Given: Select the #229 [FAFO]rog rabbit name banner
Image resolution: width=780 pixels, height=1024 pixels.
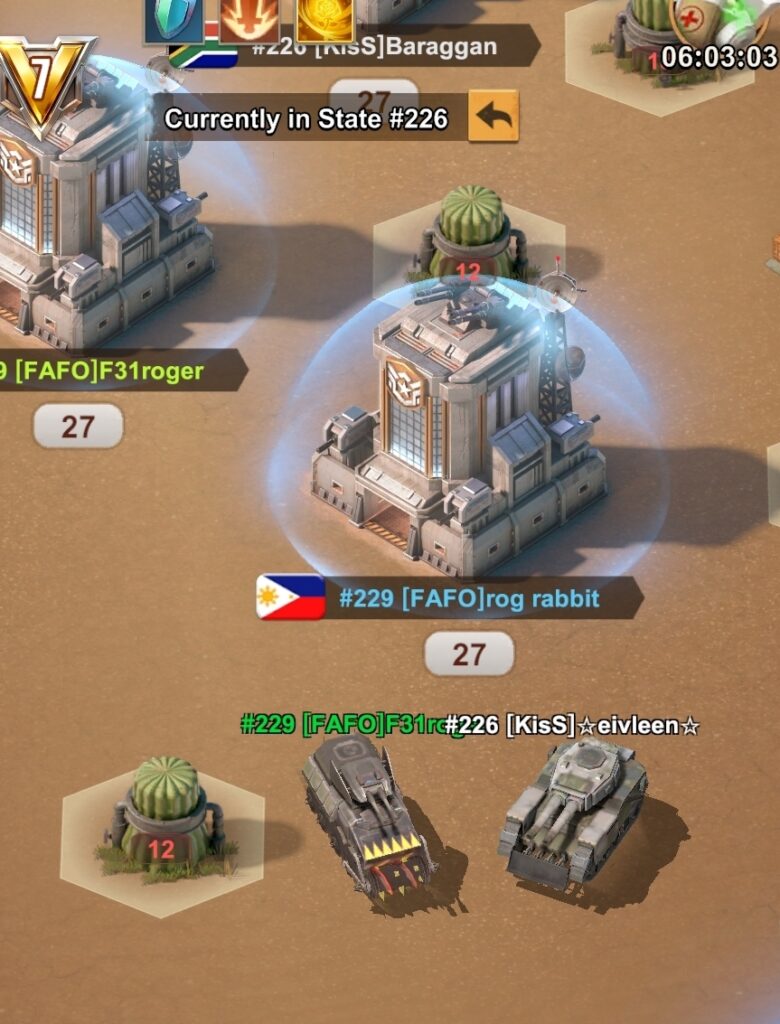Looking at the screenshot, I should (468, 599).
